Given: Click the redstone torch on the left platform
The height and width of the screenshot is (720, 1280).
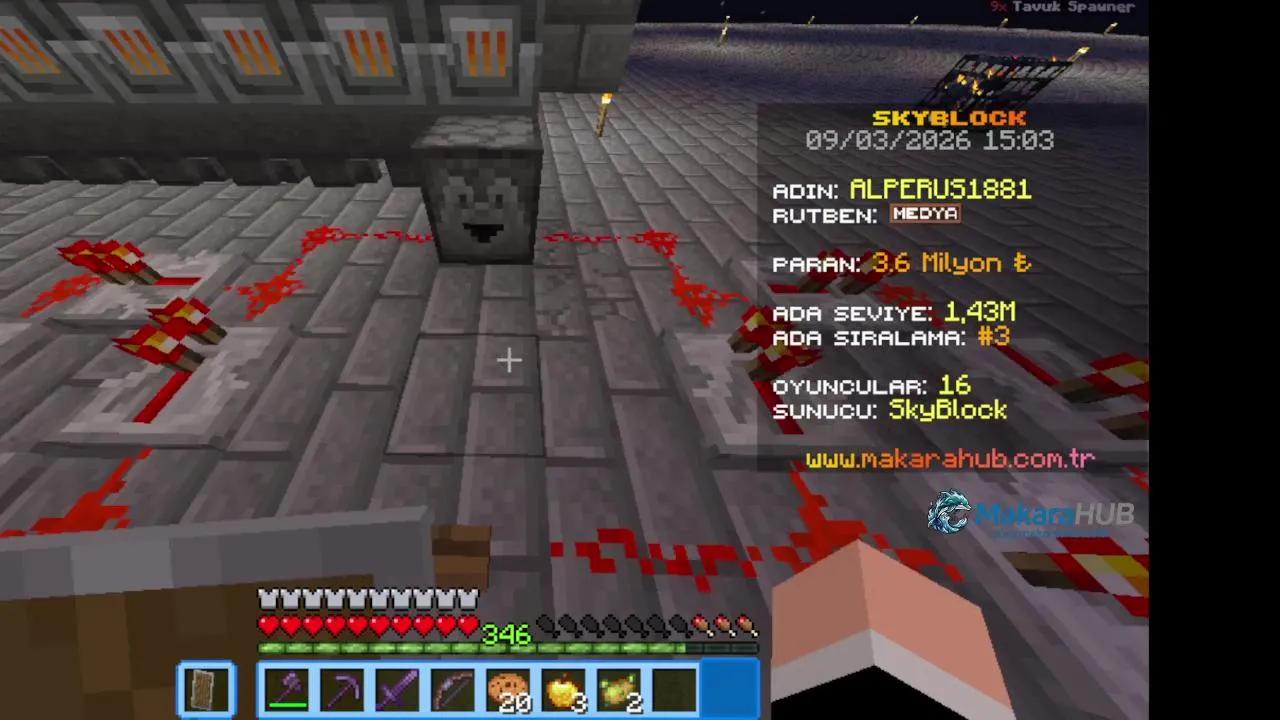Looking at the screenshot, I should point(160,345).
